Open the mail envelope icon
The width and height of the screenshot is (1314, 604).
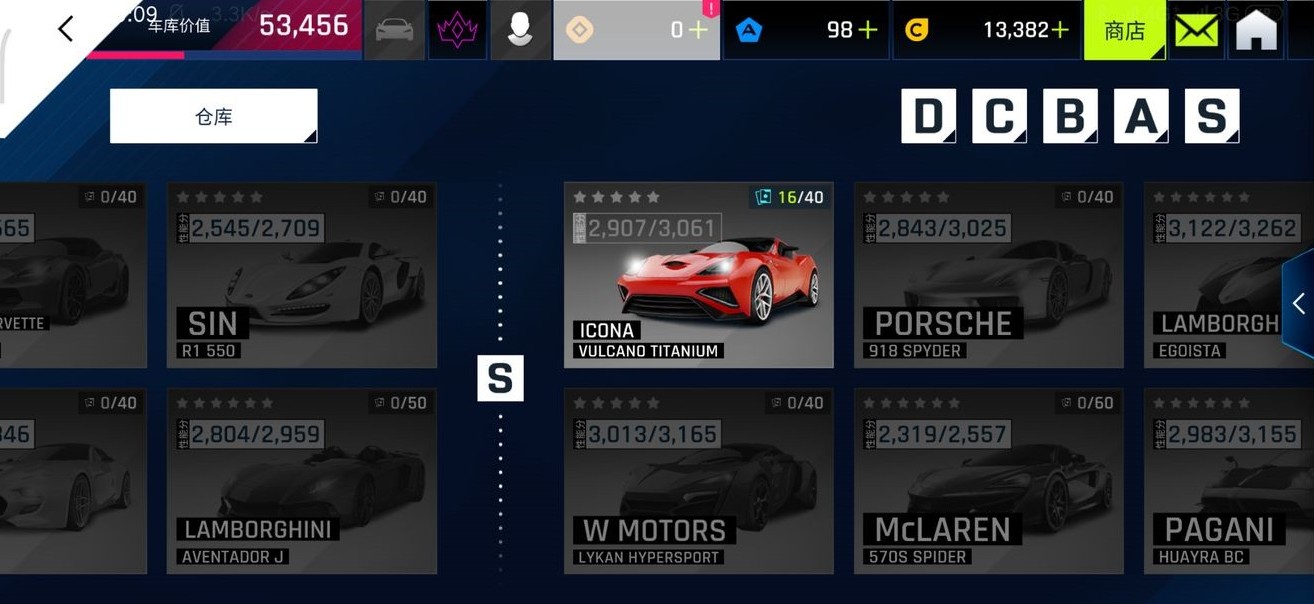point(1196,30)
